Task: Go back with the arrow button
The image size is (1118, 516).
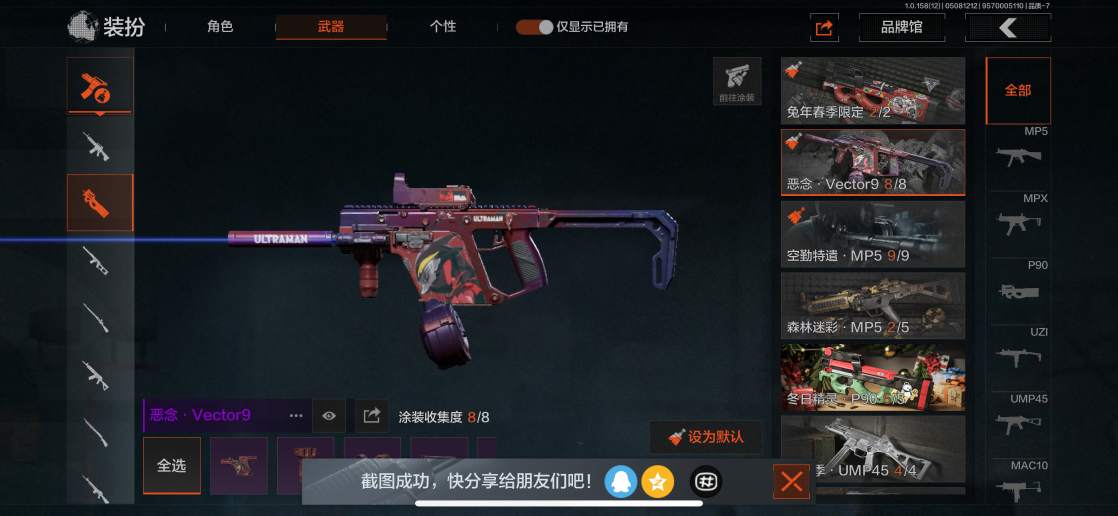Action: click(x=1007, y=27)
